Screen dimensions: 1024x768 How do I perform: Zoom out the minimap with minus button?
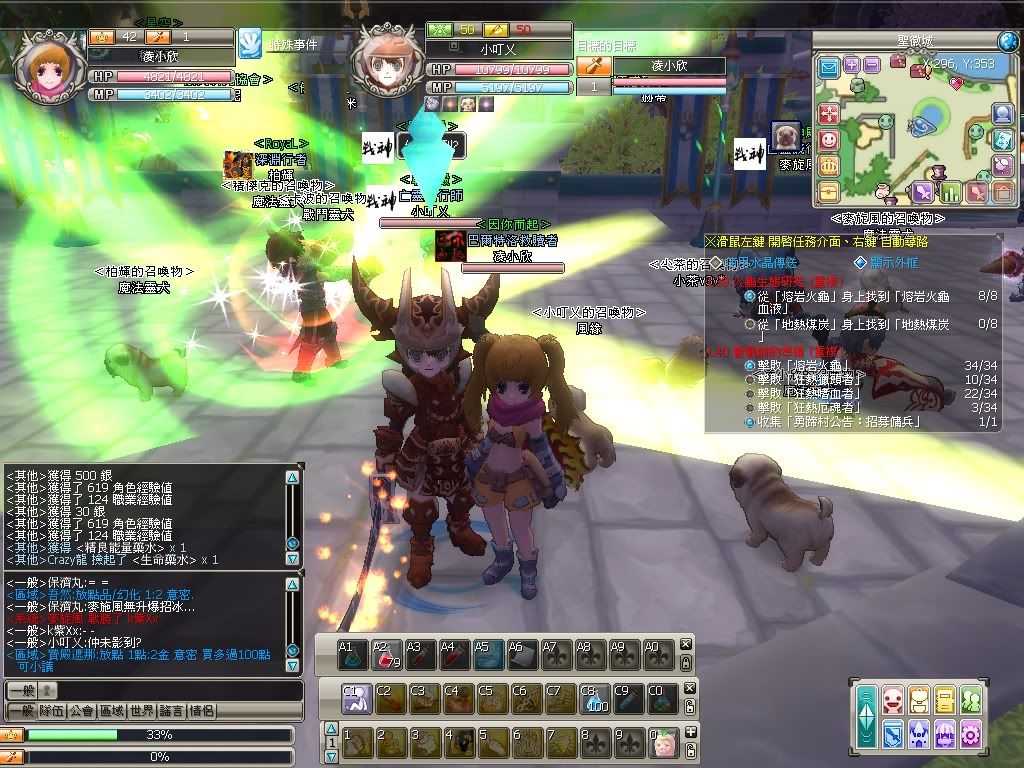coord(872,65)
